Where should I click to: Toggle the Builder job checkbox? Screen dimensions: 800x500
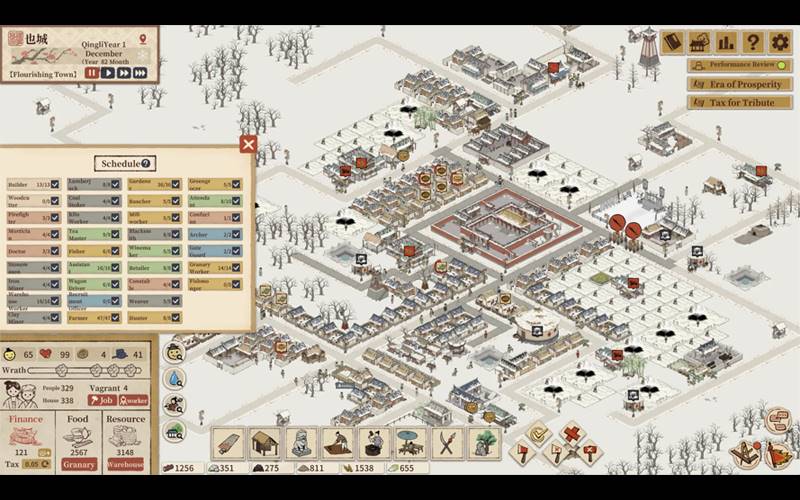coord(55,185)
